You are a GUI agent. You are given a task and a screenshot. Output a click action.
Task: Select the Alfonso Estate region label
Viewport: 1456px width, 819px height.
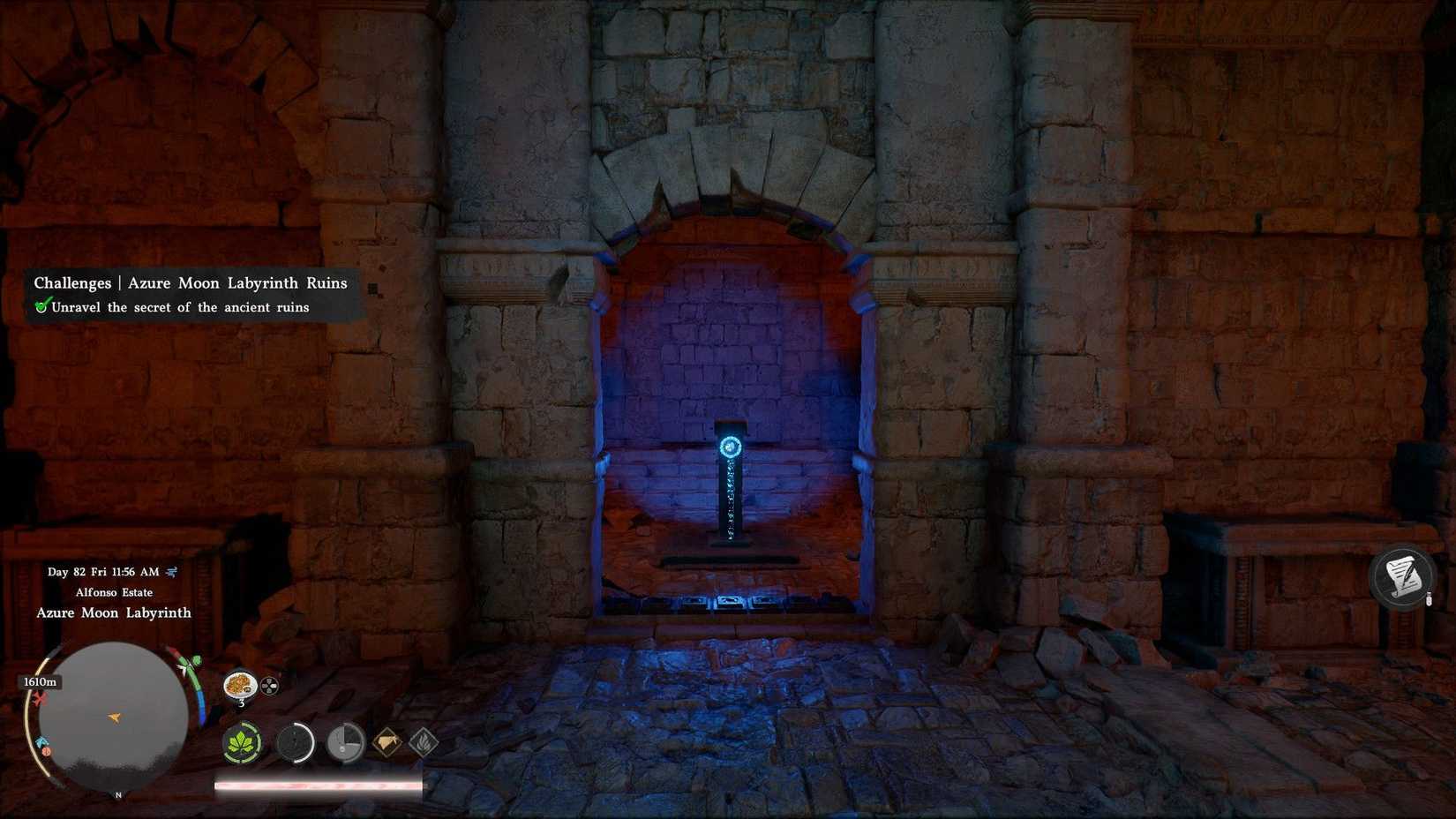[115, 592]
